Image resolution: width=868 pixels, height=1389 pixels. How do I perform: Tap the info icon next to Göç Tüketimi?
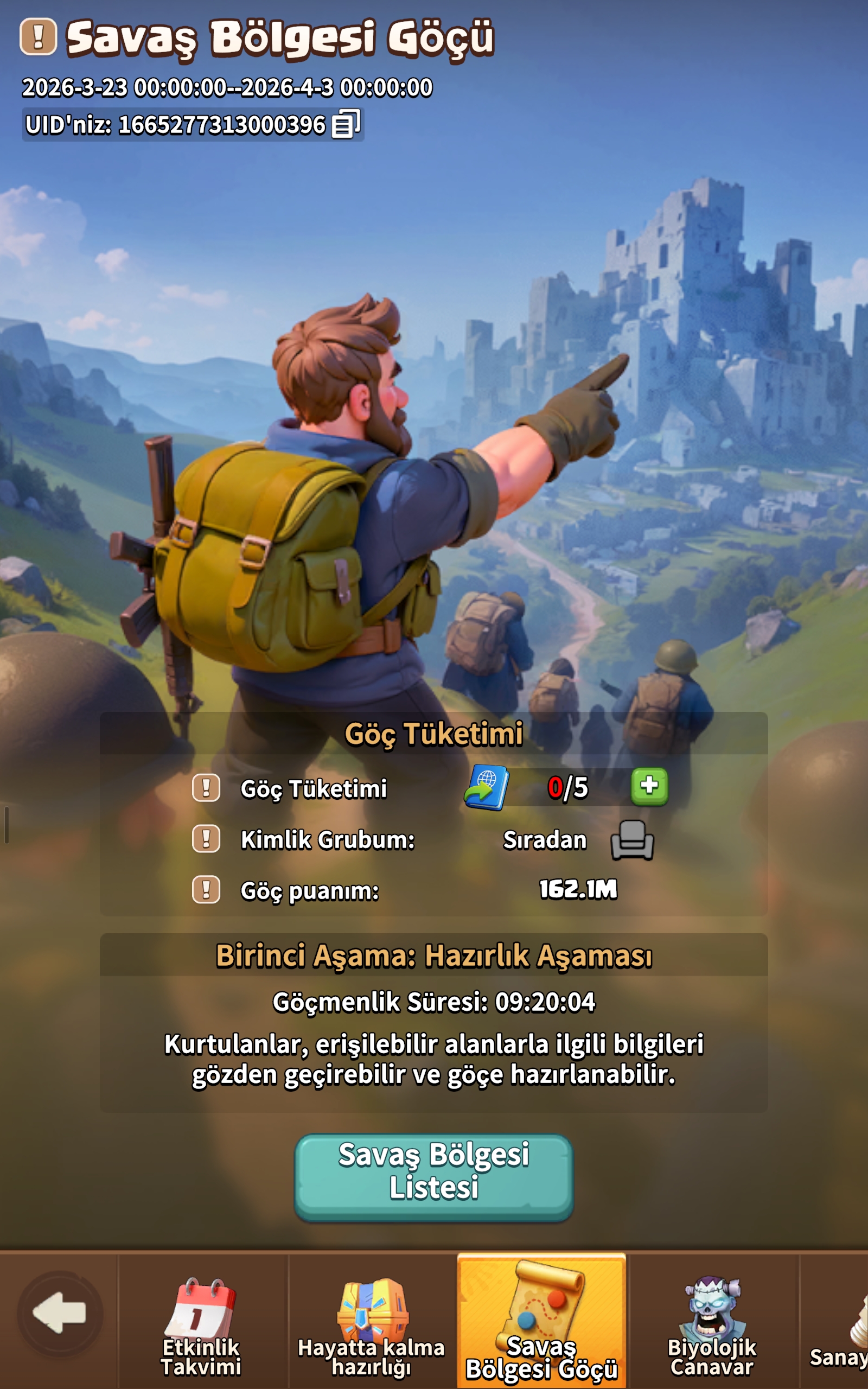pyautogui.click(x=206, y=788)
